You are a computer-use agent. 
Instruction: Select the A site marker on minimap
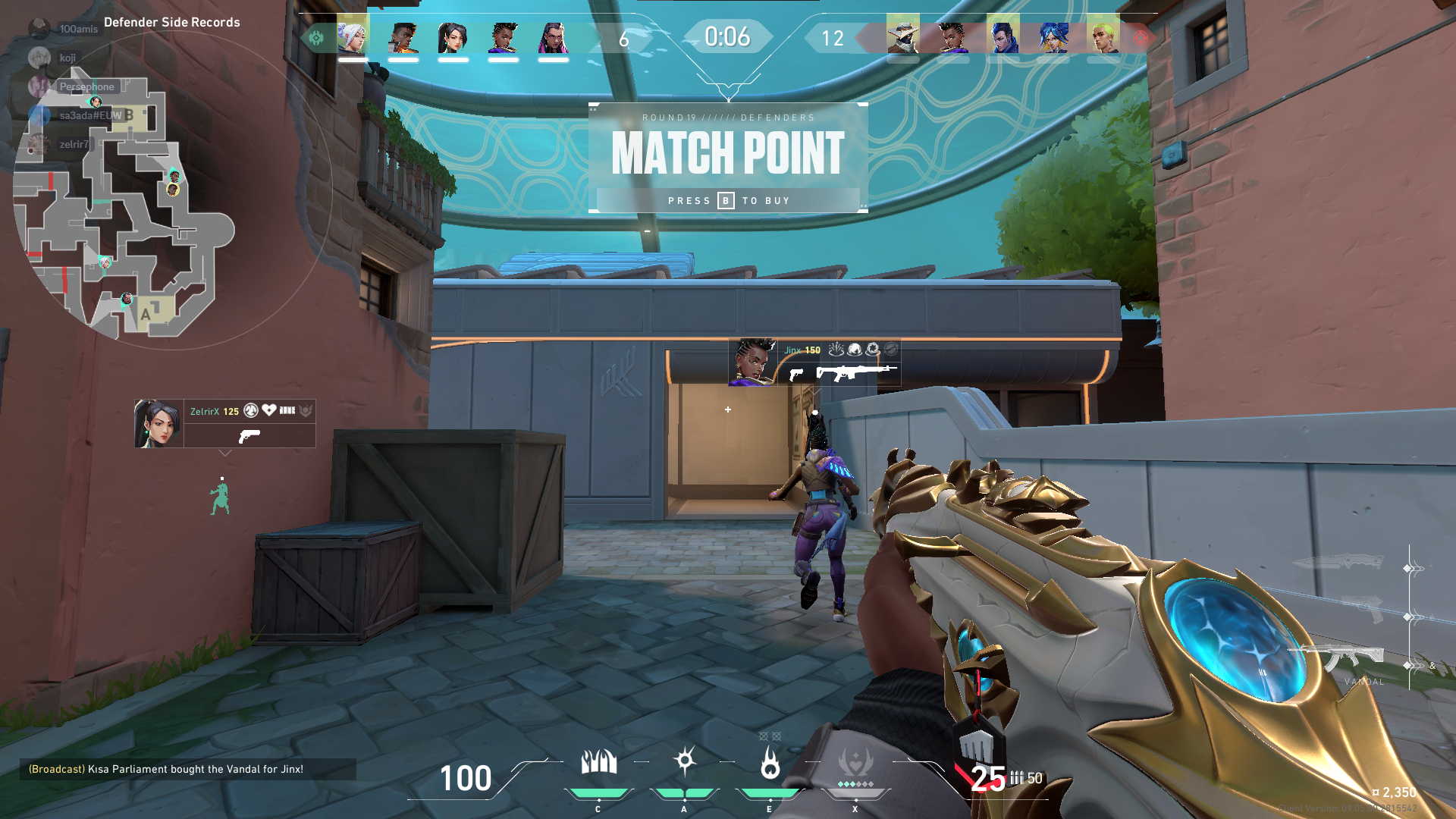pyautogui.click(x=146, y=313)
